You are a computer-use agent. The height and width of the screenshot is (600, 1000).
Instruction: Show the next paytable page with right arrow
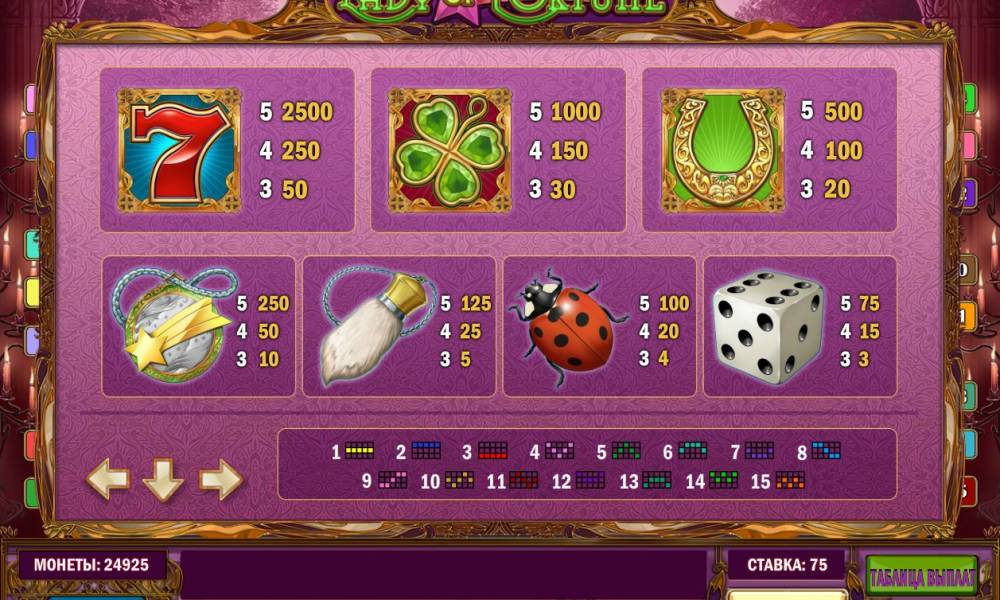(x=220, y=480)
